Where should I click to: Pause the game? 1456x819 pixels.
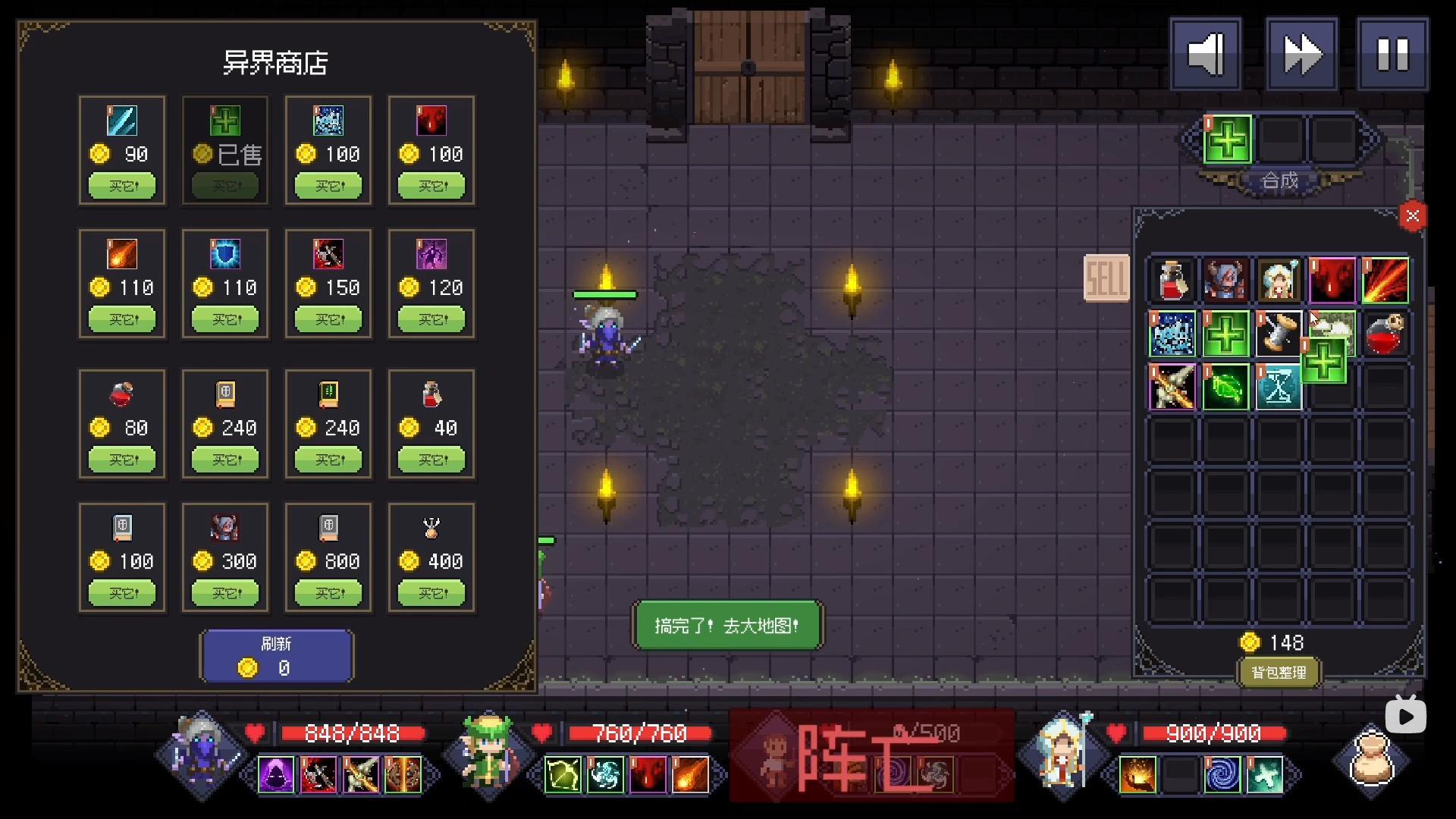click(1392, 54)
